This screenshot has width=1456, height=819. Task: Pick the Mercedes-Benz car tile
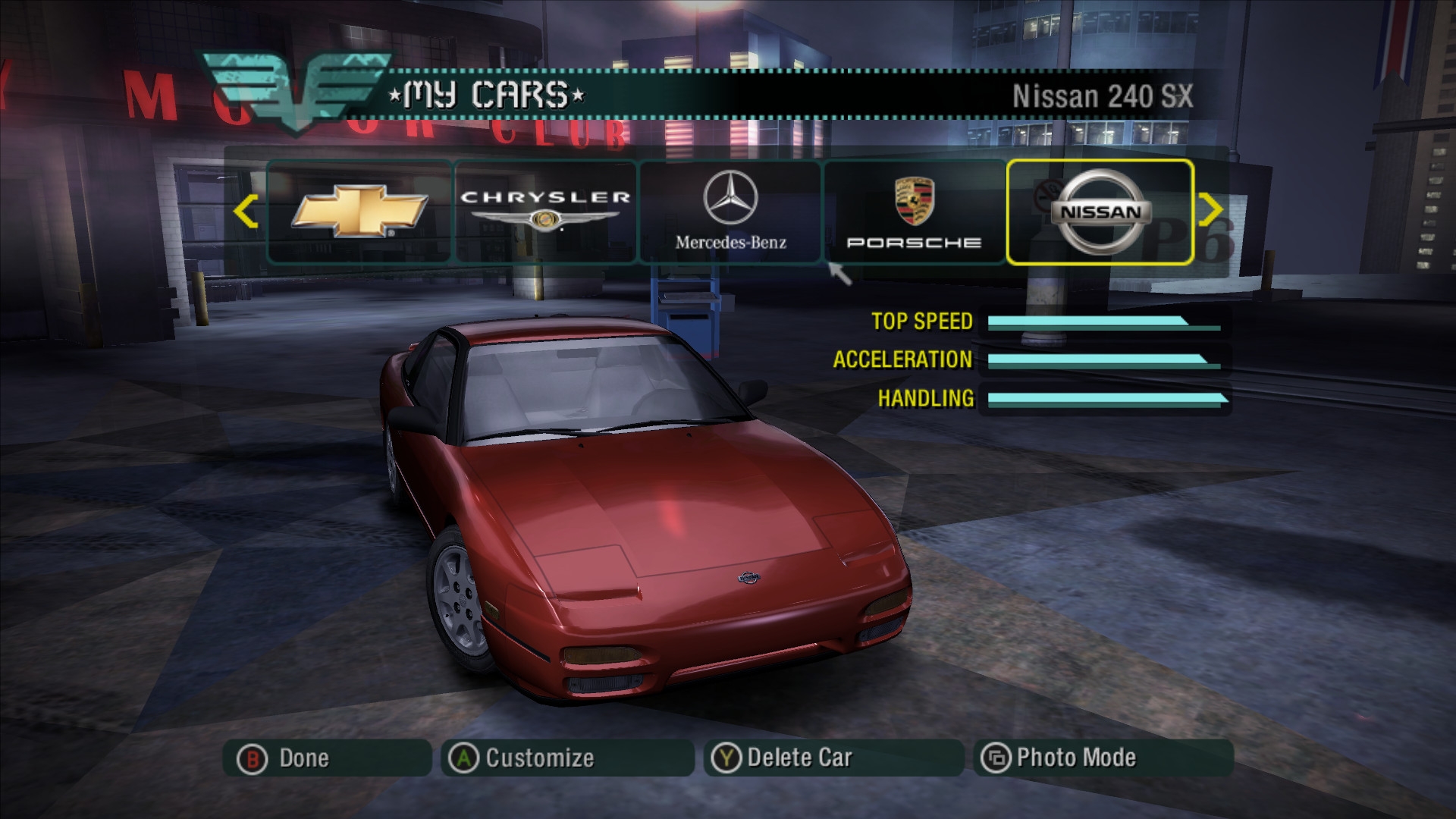[730, 212]
